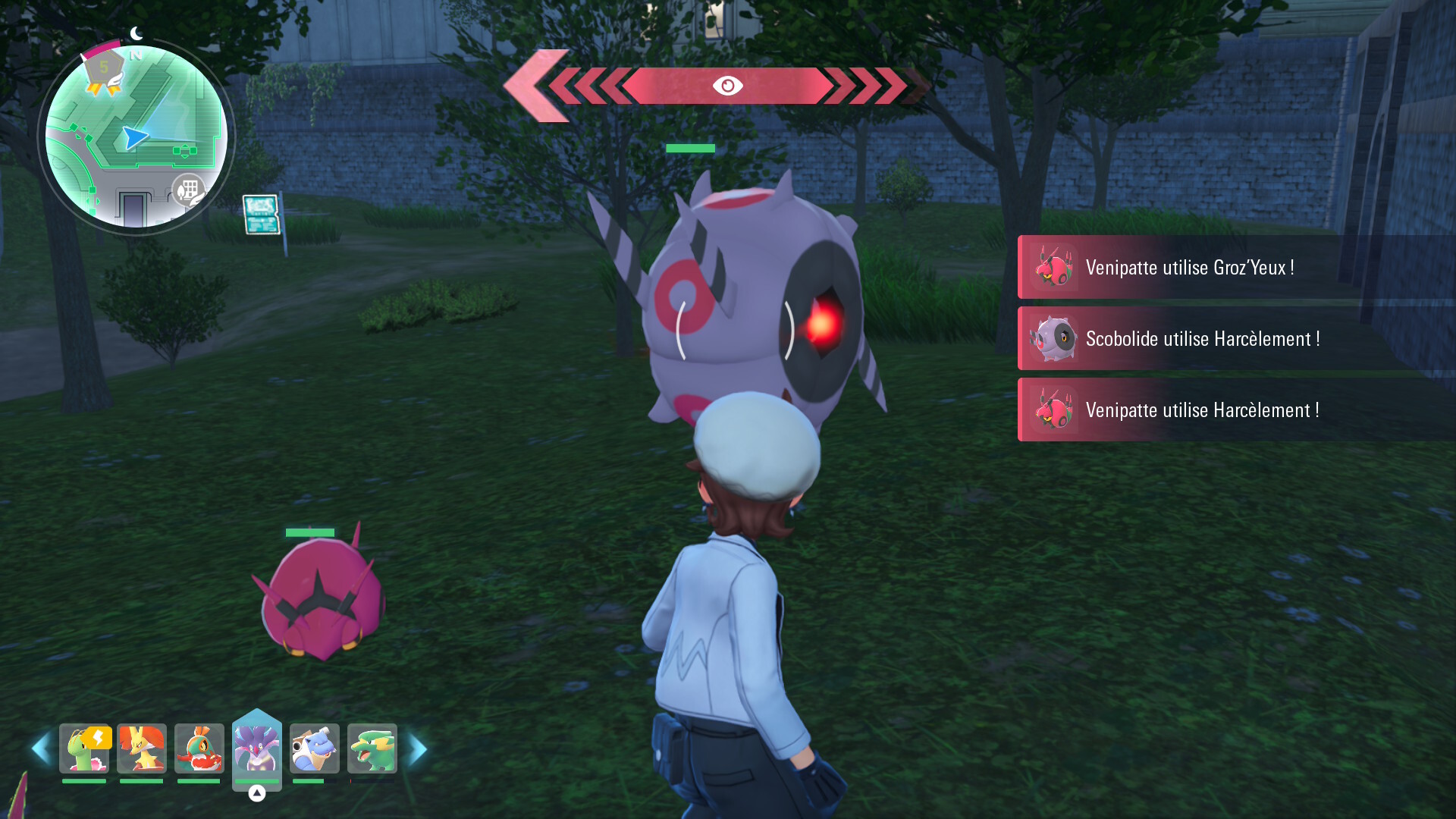Select the highlighted purple Pokémon slot

(257, 748)
